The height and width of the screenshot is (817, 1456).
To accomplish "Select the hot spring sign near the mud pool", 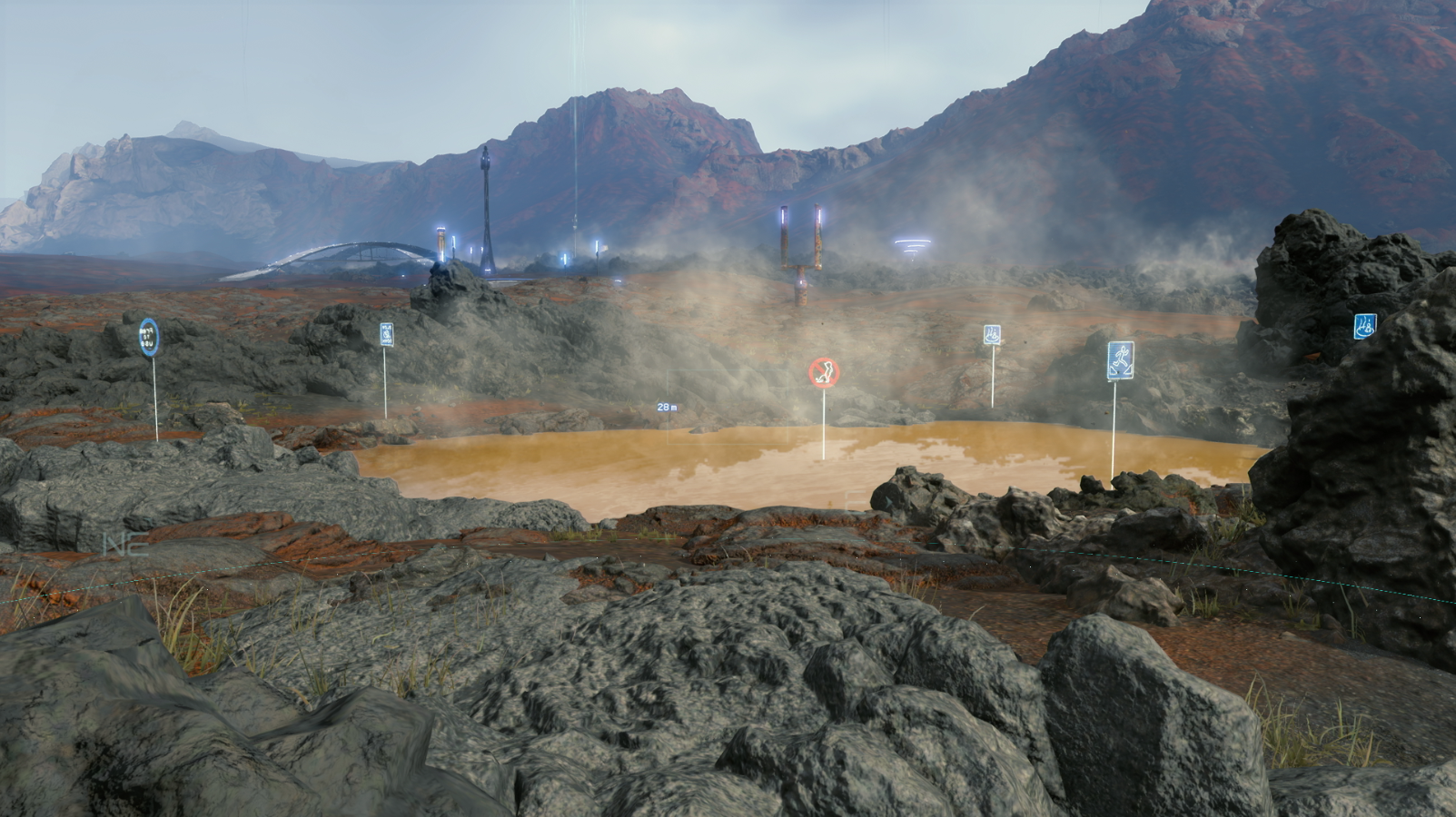I will [x=991, y=333].
